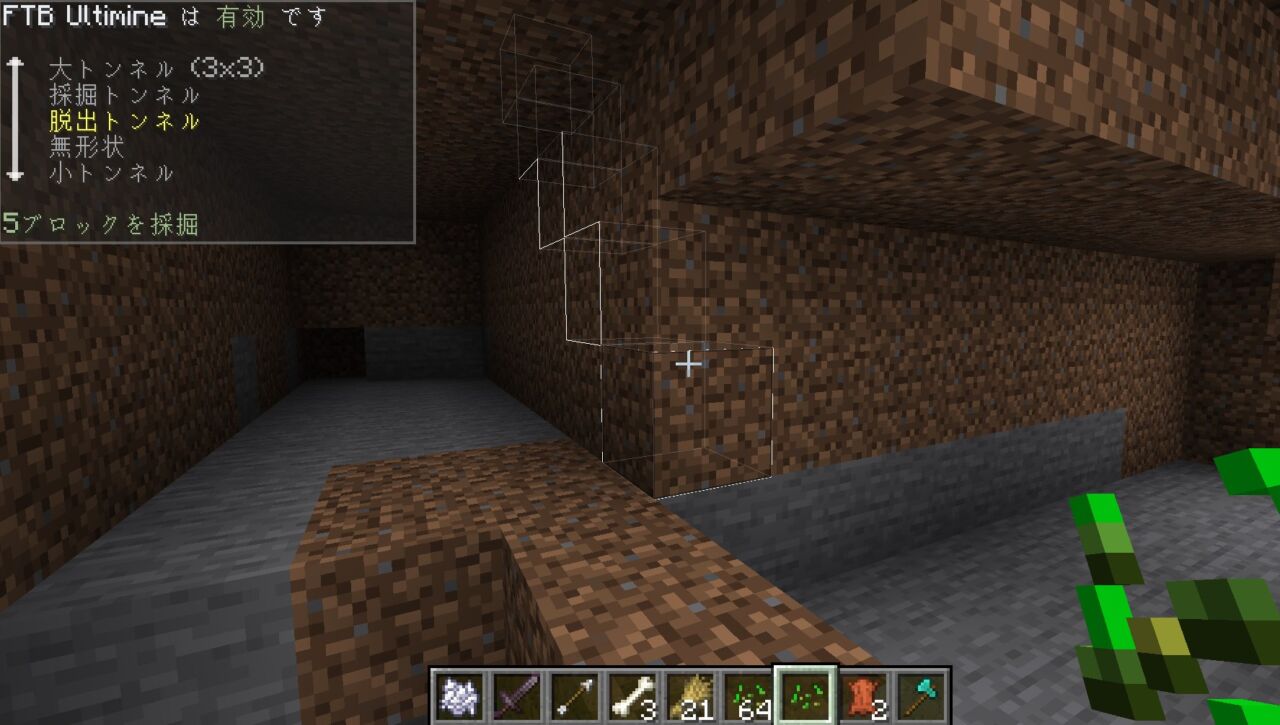Image resolution: width=1280 pixels, height=725 pixels.
Task: Select the 採掘トンネル shape entry
Action: tap(125, 96)
